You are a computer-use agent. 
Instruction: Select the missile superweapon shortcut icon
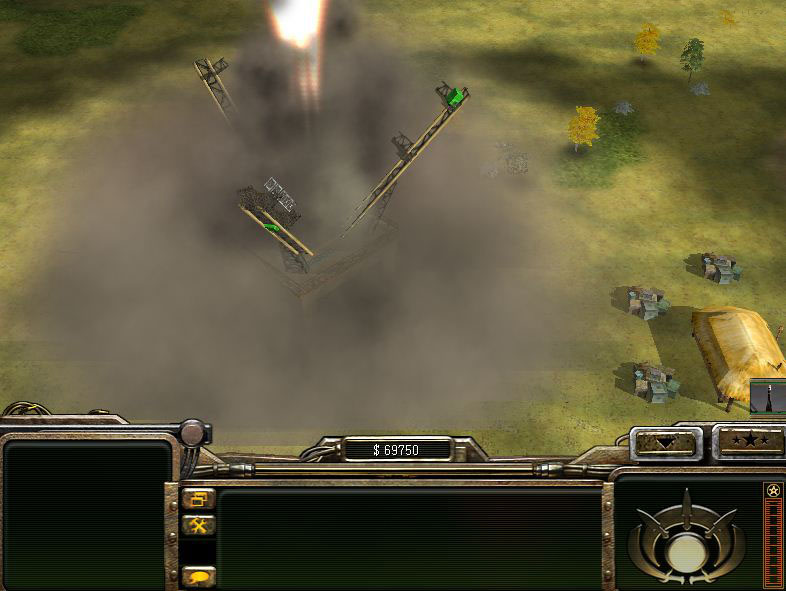point(768,397)
